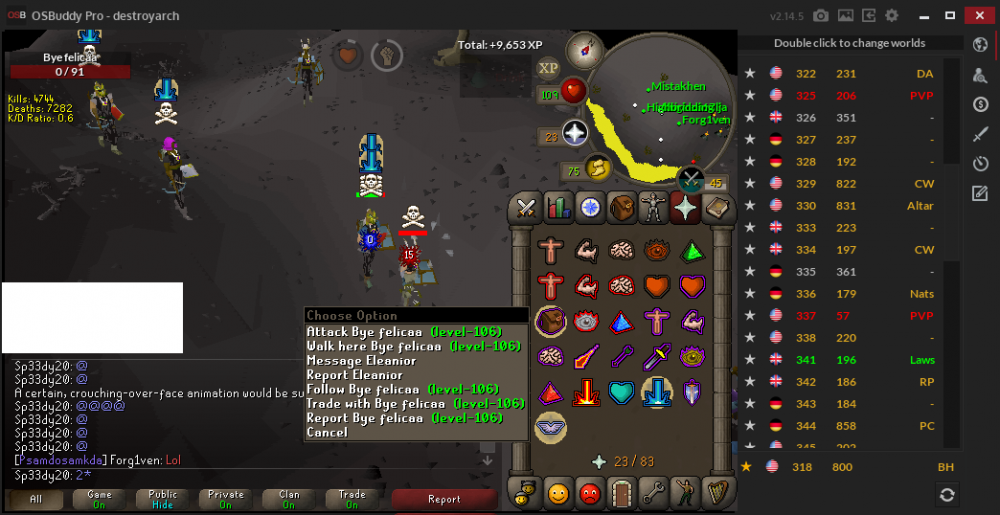Open the crossed-swords combat options tab
Image resolution: width=1000 pixels, height=515 pixels.
(x=527, y=208)
